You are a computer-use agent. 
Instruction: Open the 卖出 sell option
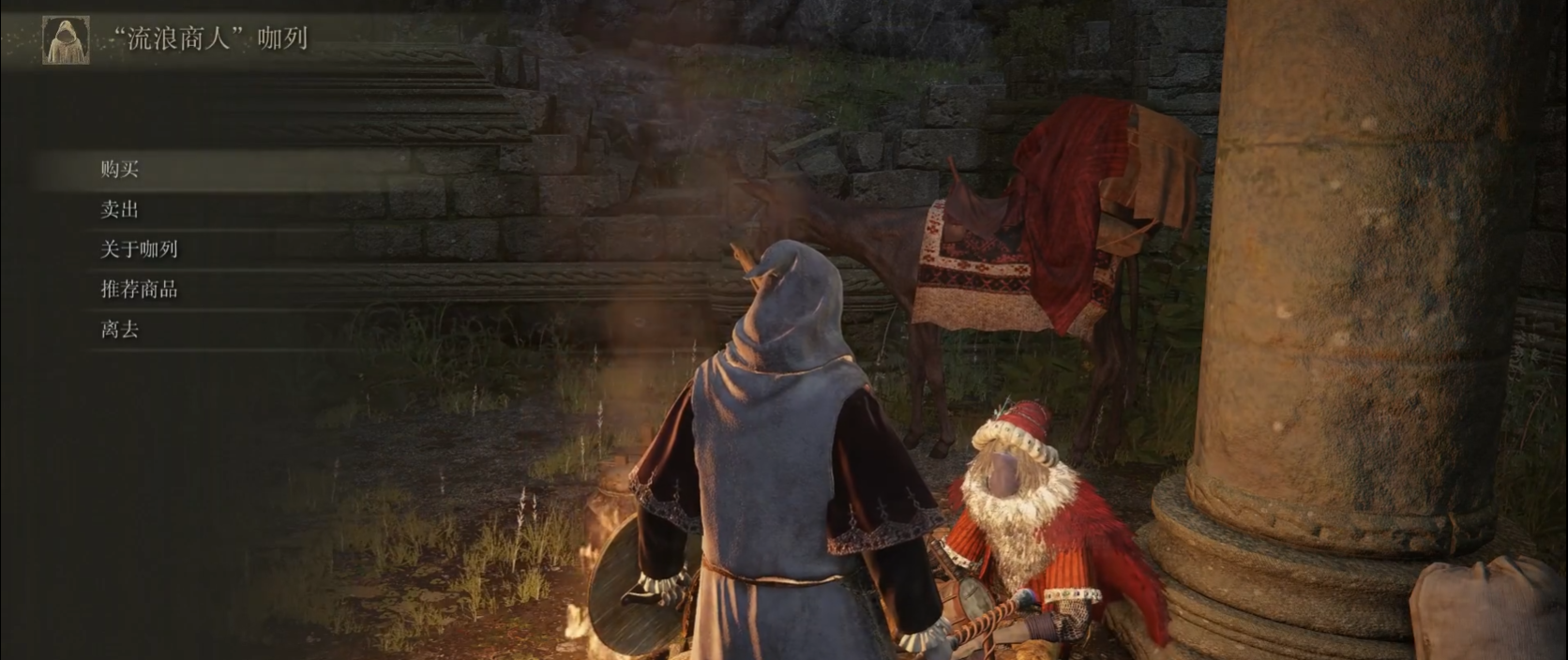coord(120,210)
